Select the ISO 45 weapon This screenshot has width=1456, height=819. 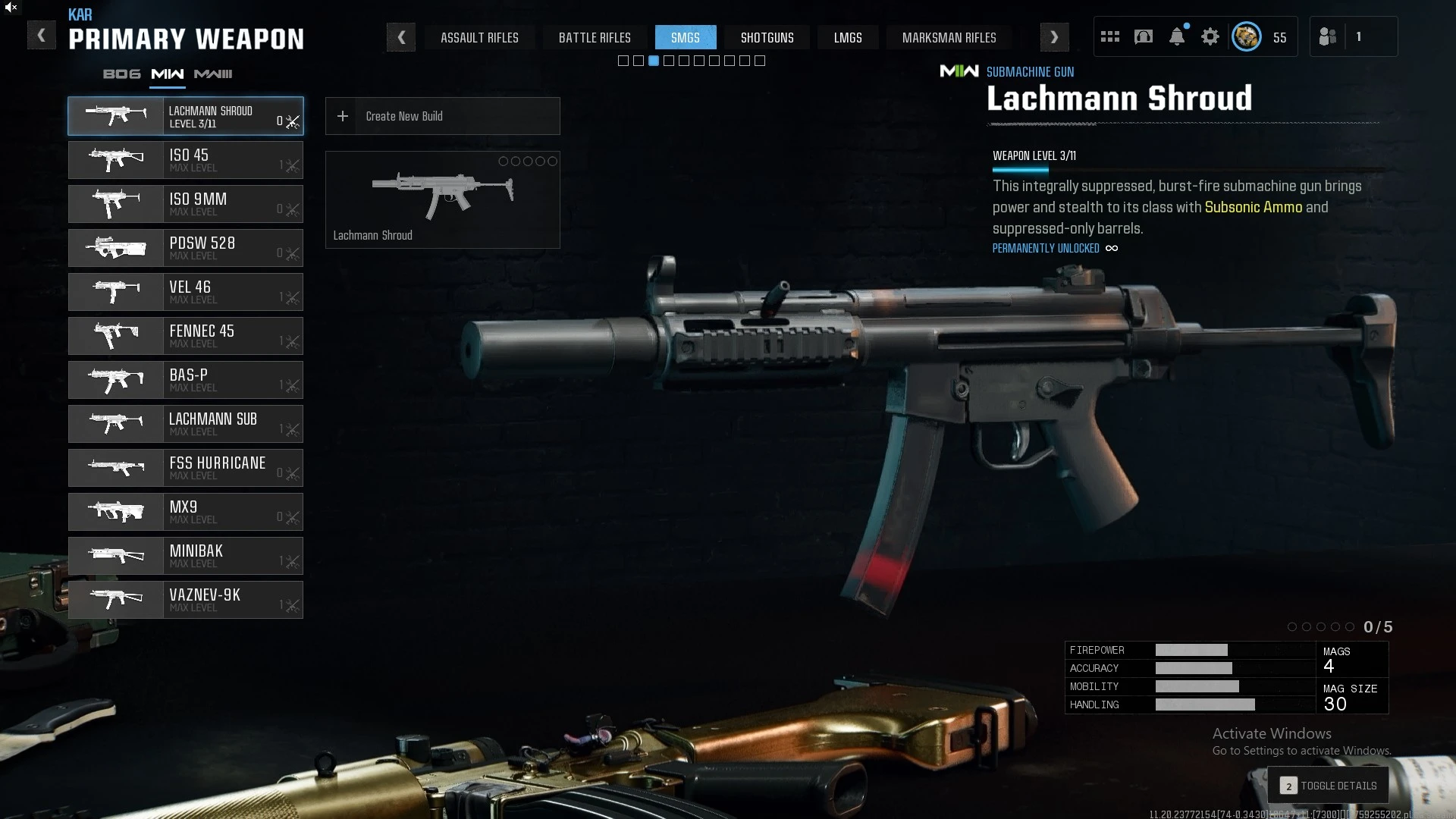tap(186, 160)
